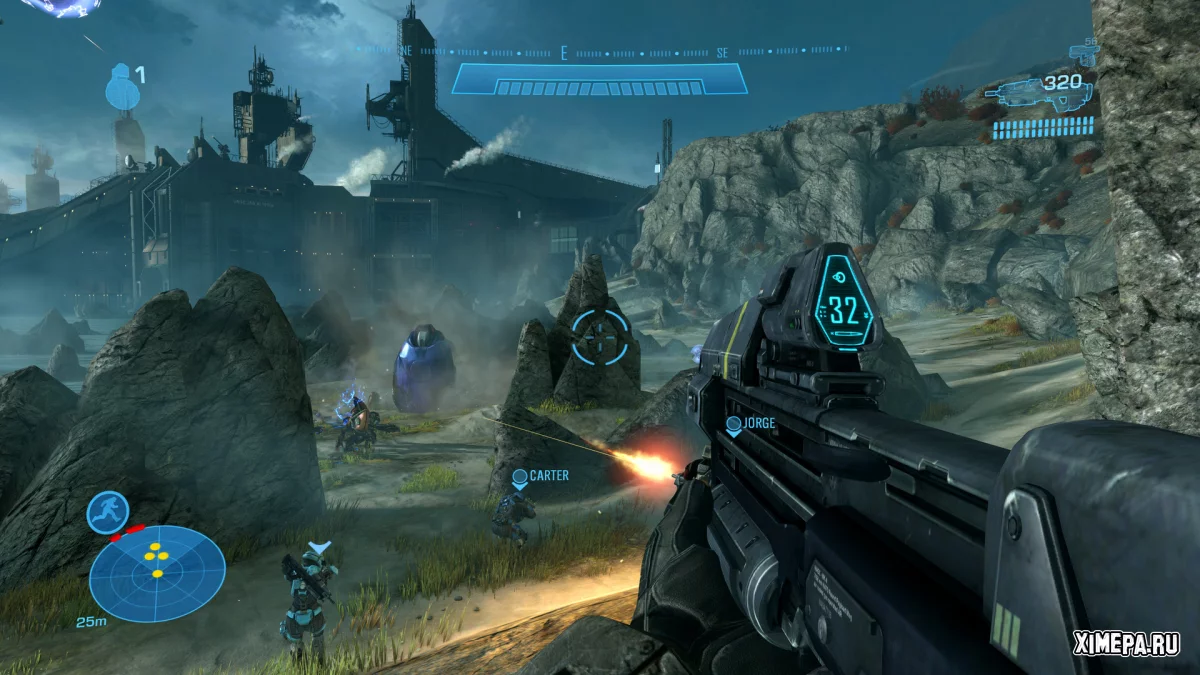
Task: Switch to the secondary weapon icon
Action: [1083, 53]
